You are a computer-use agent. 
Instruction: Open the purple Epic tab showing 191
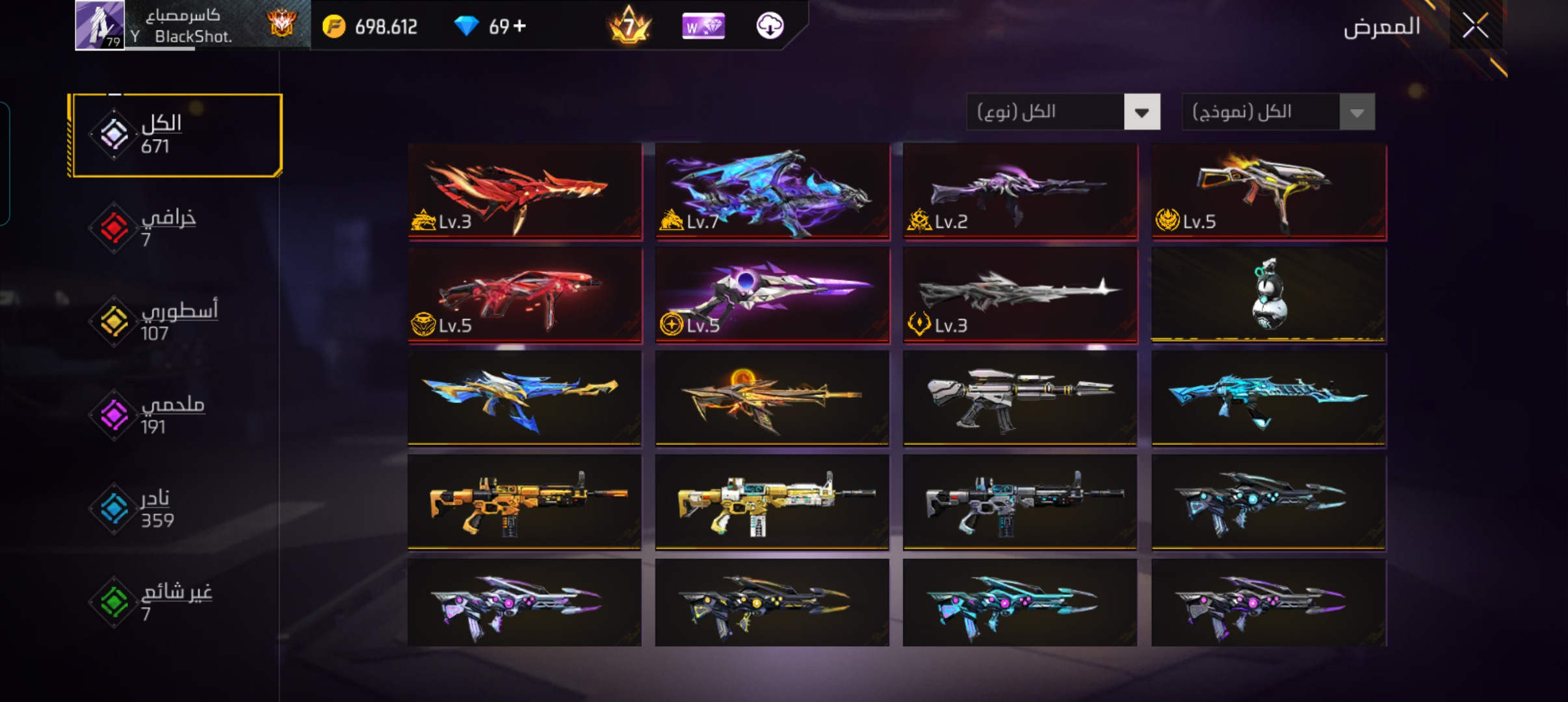[x=153, y=415]
